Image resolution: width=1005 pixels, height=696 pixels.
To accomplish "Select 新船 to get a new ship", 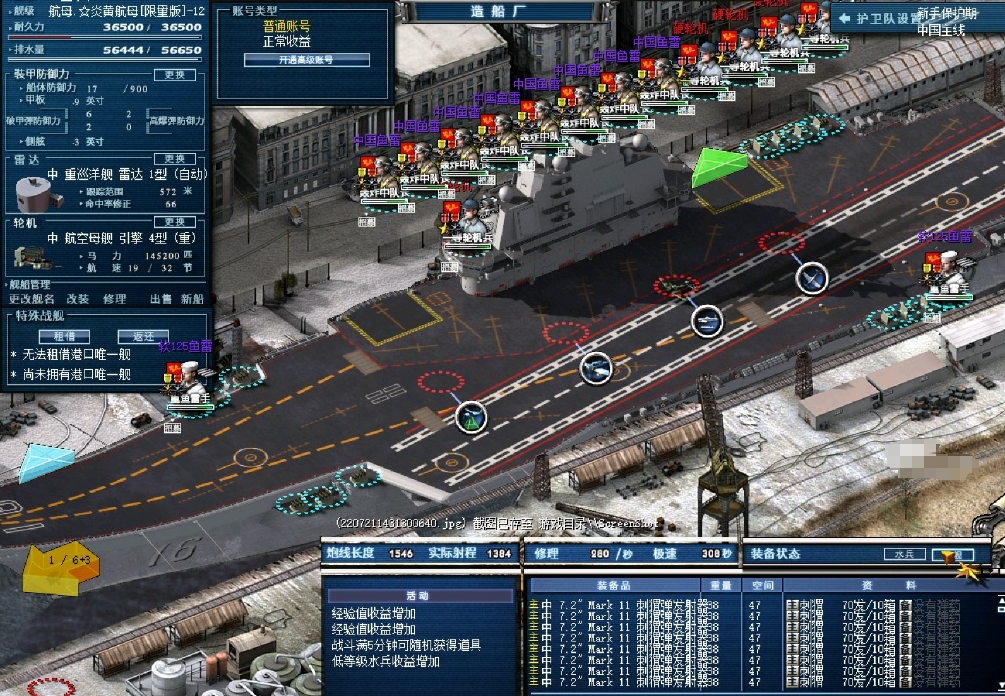I will (x=192, y=299).
